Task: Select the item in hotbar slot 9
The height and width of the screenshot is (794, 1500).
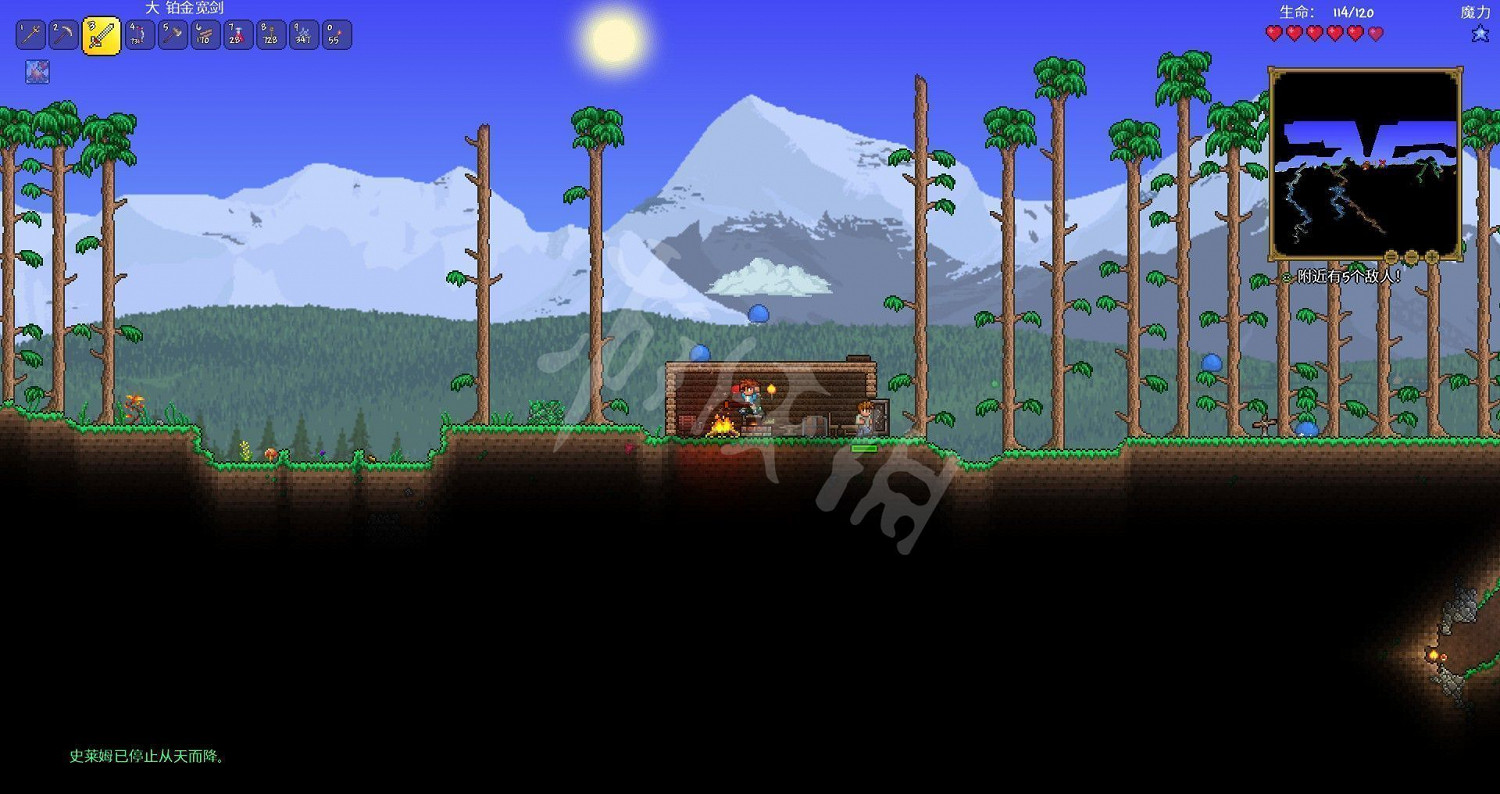Action: point(303,34)
